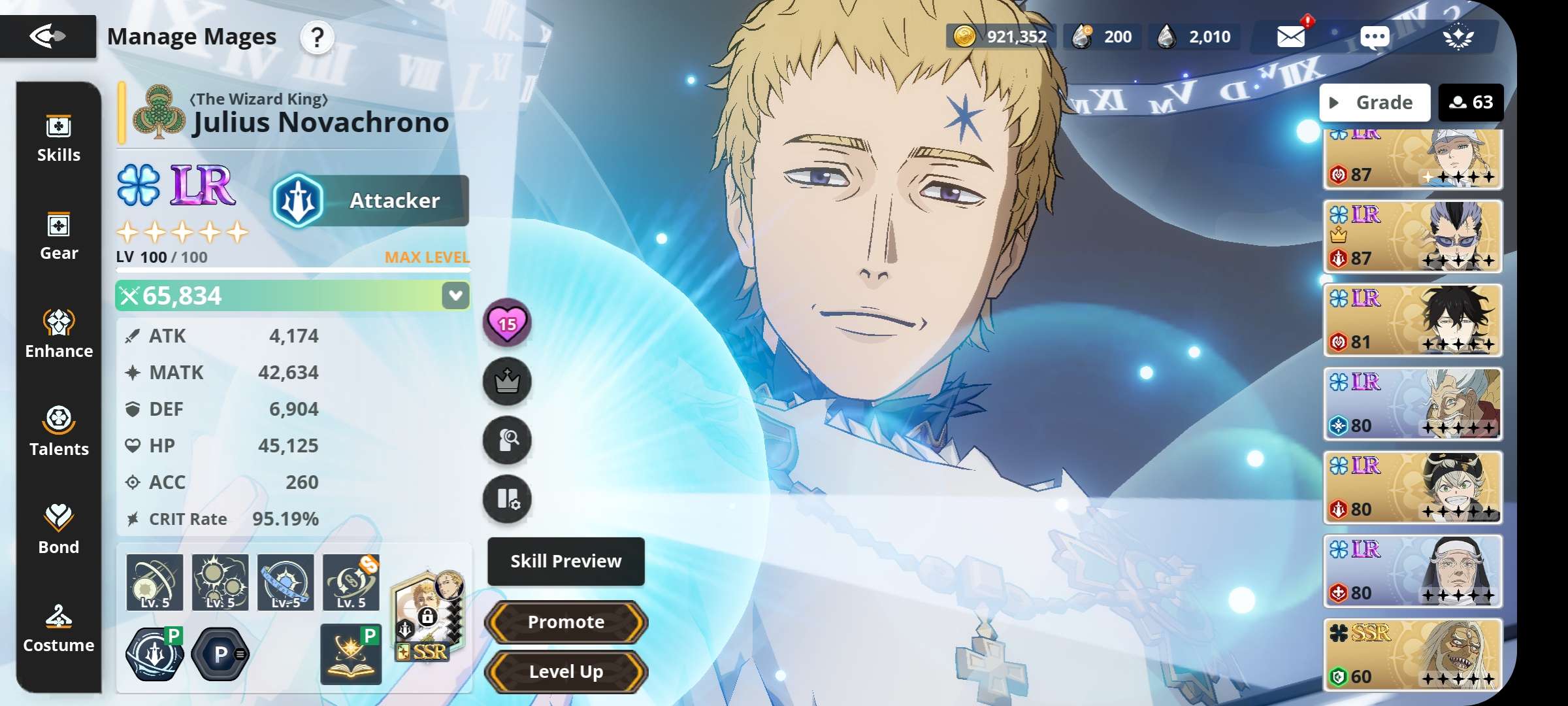The height and width of the screenshot is (706, 1568).
Task: Open the question mark help button
Action: (x=317, y=37)
